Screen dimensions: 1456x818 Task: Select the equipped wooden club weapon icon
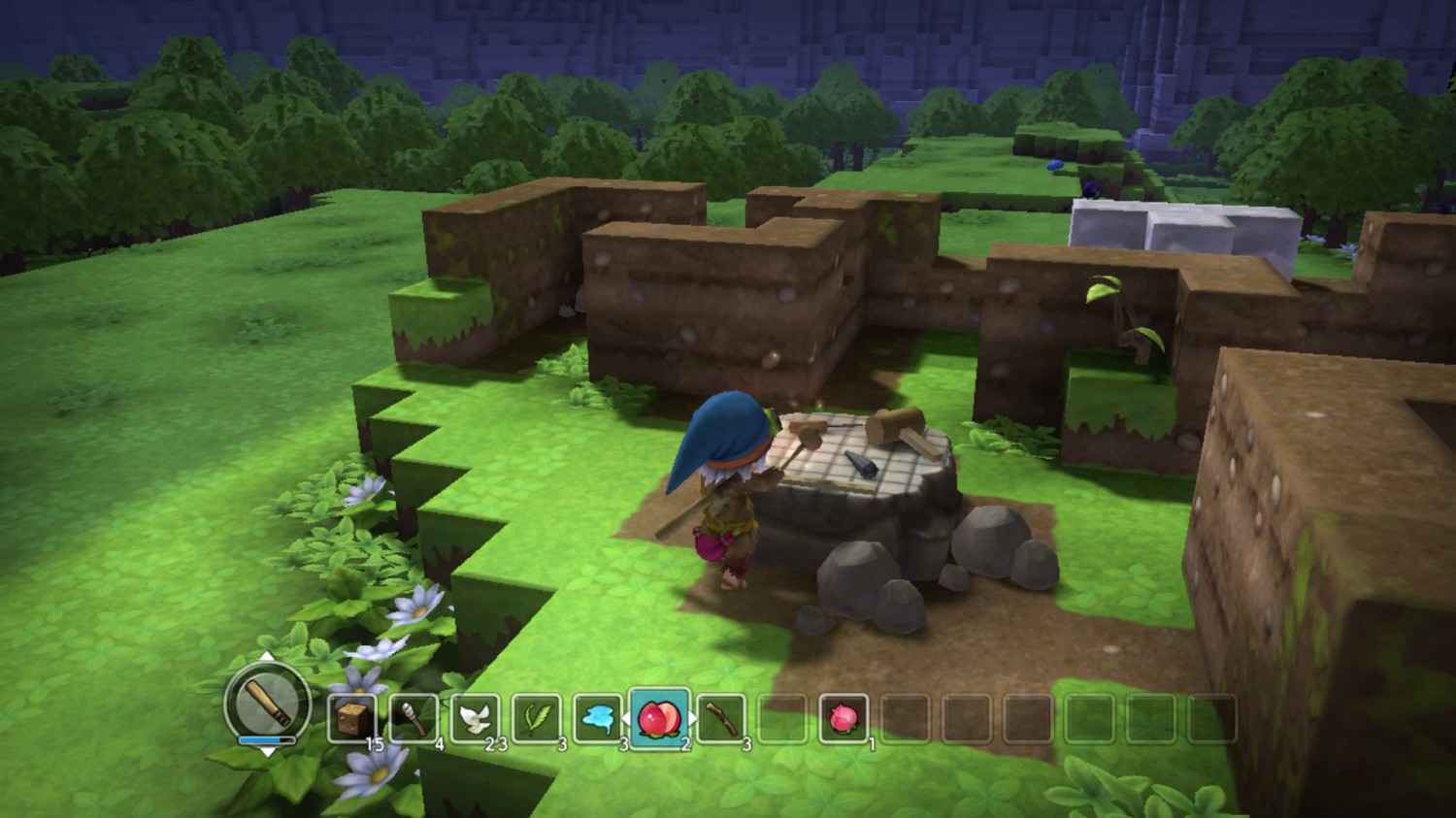point(267,702)
